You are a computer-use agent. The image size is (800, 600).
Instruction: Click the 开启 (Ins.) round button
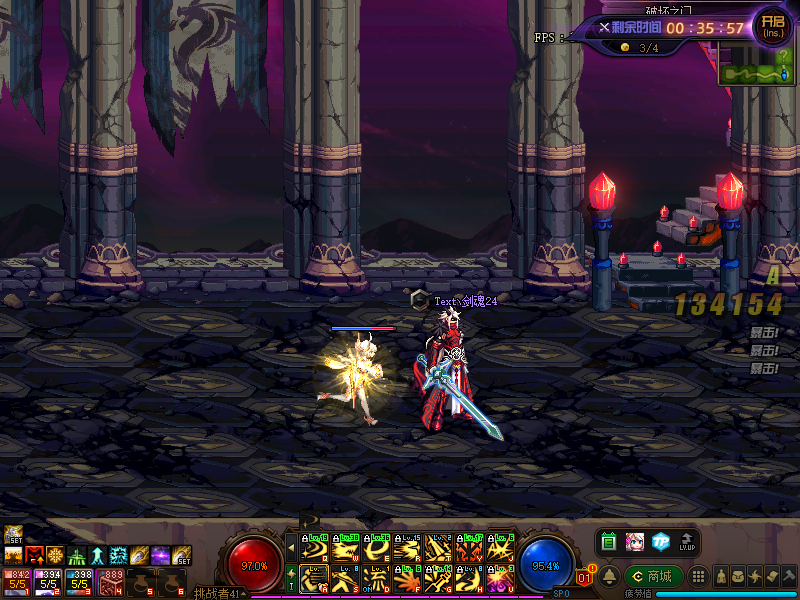[x=772, y=25]
